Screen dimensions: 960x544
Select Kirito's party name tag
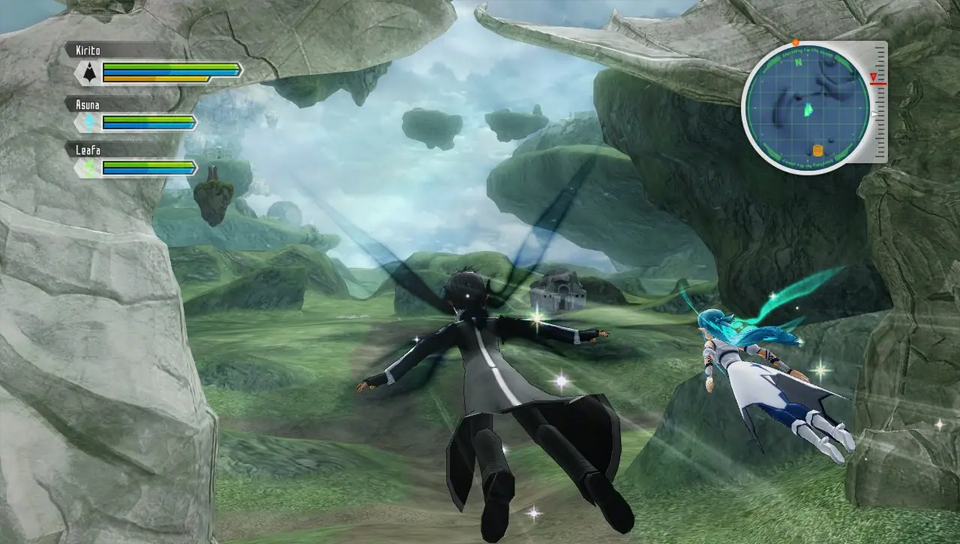[90, 49]
